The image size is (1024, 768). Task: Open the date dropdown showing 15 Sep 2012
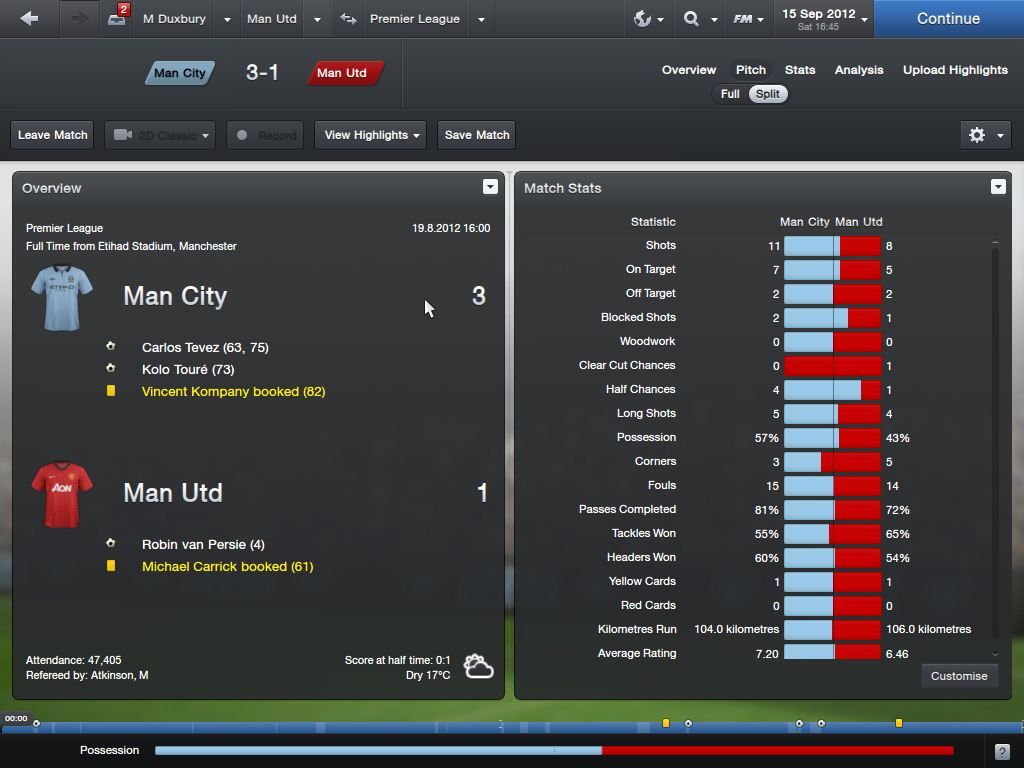point(825,19)
